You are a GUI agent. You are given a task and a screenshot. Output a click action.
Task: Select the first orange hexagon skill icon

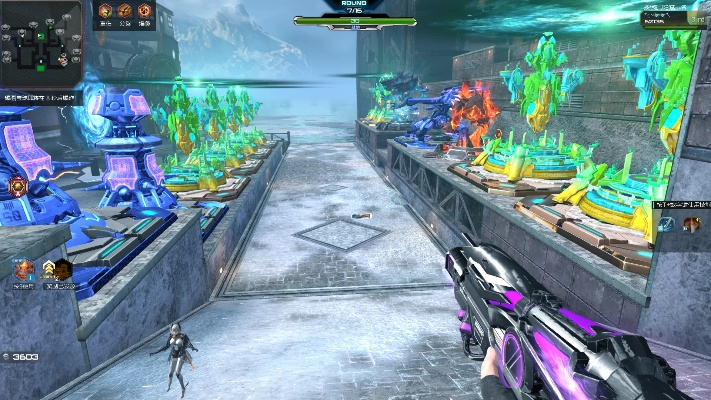click(105, 11)
